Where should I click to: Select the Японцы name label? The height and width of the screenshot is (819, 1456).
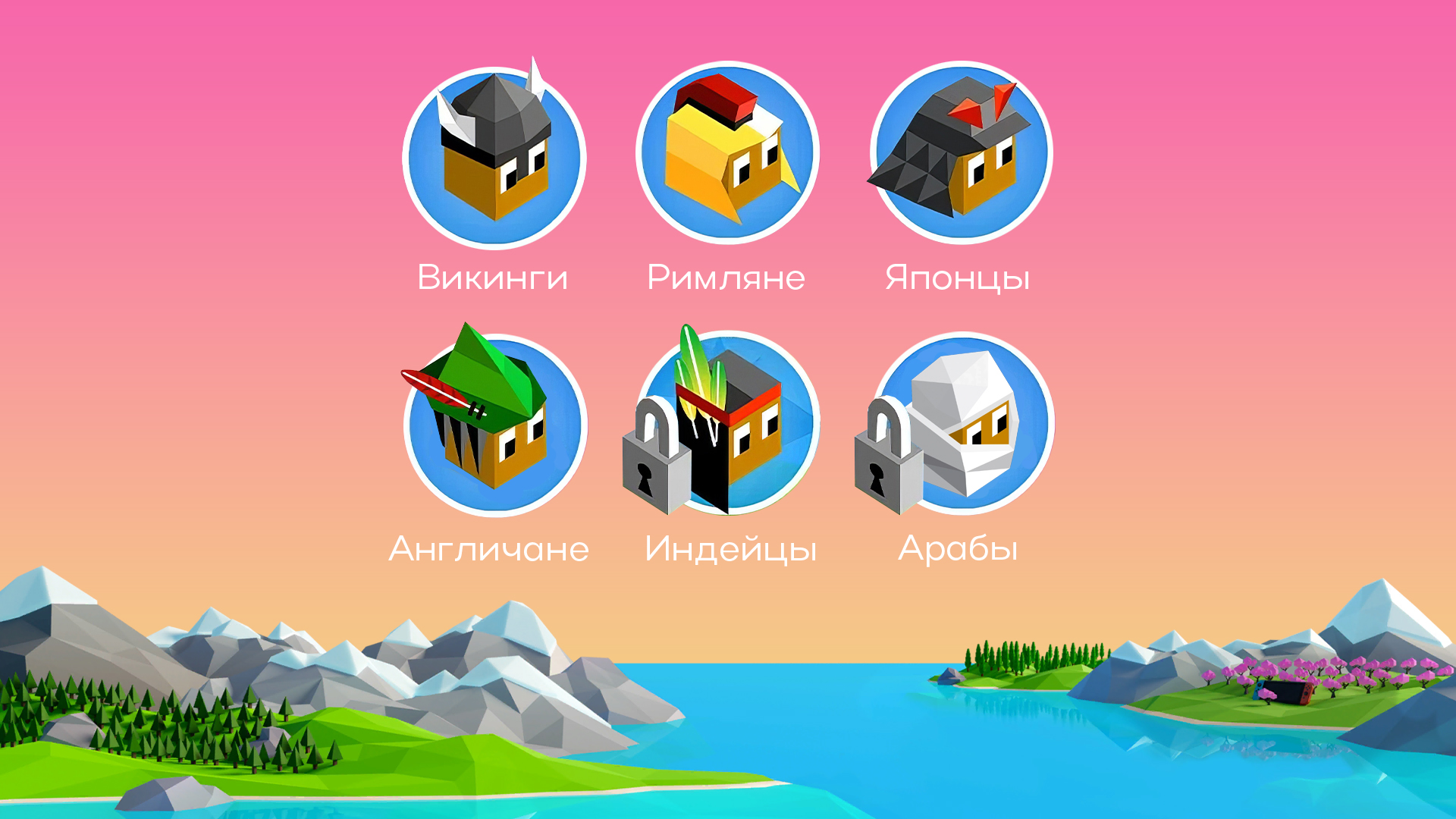coord(960,277)
